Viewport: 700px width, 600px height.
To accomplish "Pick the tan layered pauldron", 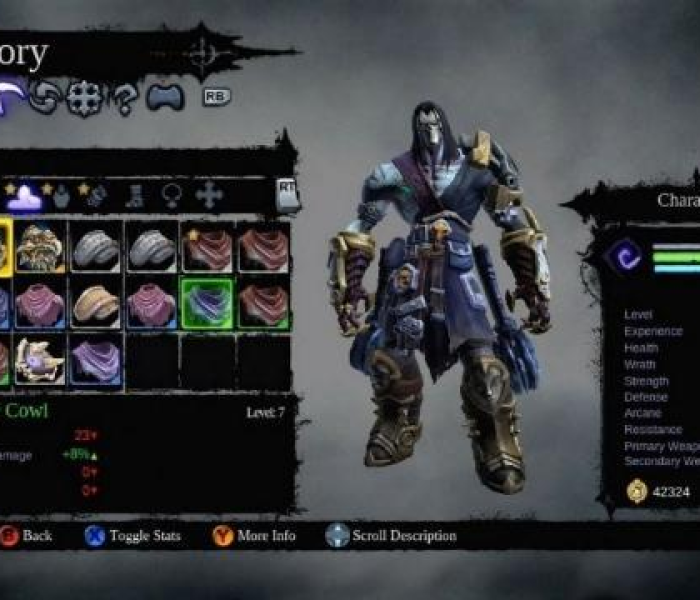I will tap(96, 303).
